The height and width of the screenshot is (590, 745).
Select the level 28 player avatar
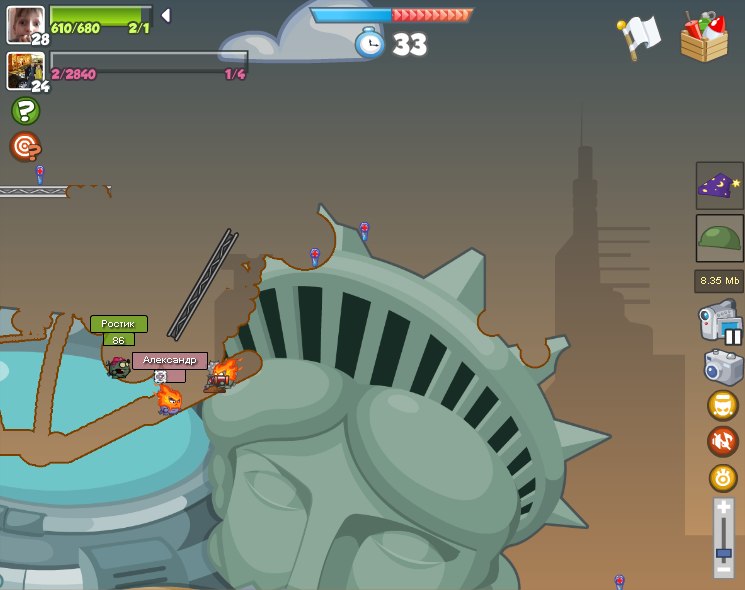pos(24,23)
